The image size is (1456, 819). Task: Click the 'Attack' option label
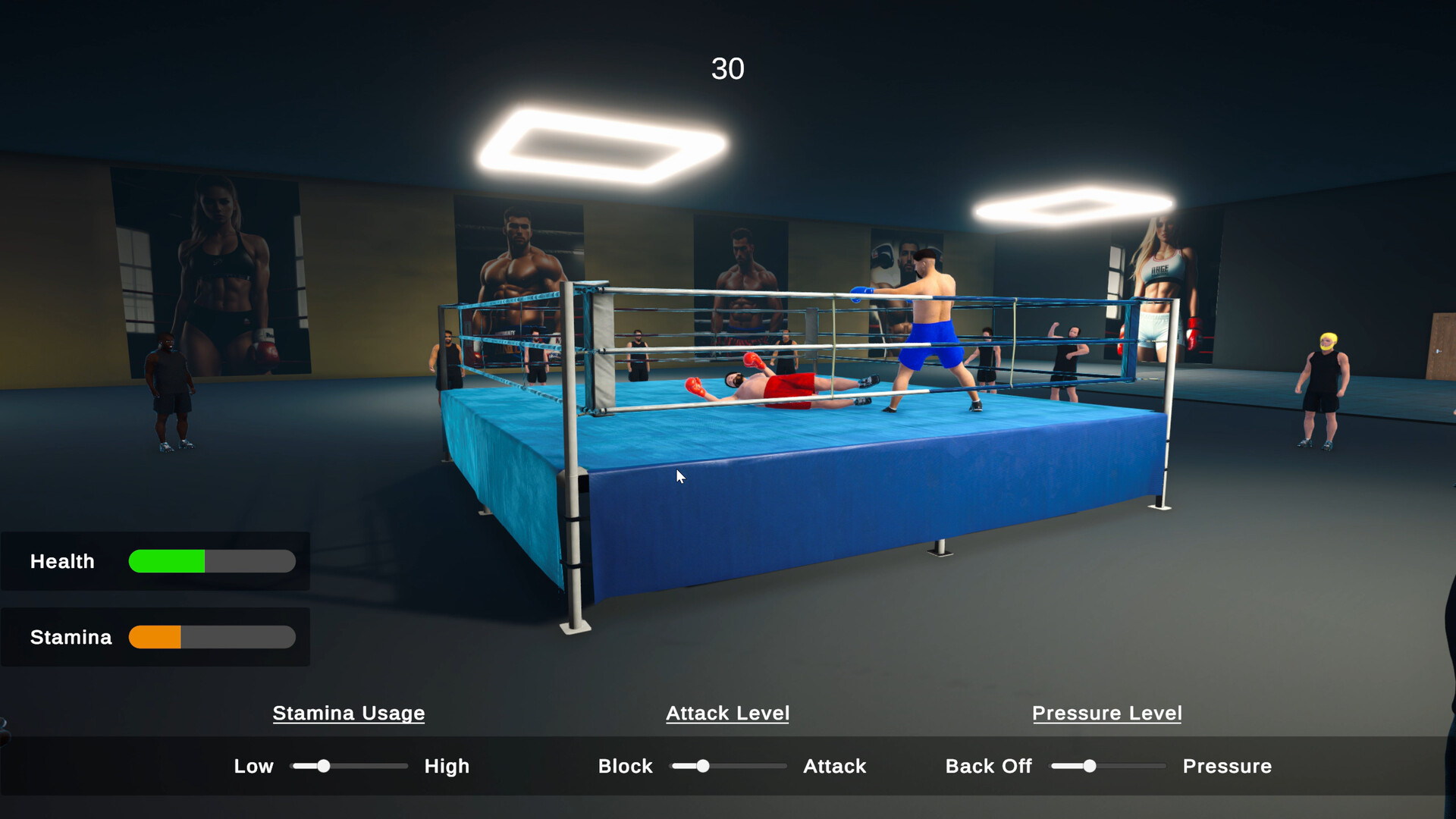pyautogui.click(x=834, y=766)
